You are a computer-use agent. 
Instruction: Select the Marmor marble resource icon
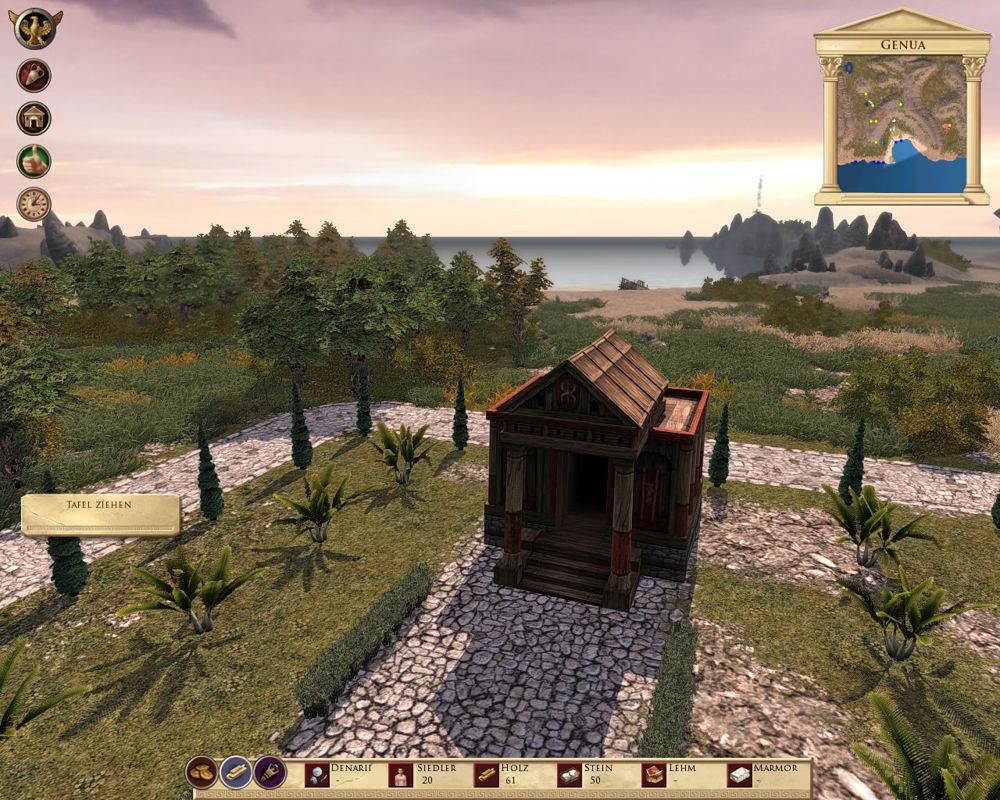coord(740,775)
